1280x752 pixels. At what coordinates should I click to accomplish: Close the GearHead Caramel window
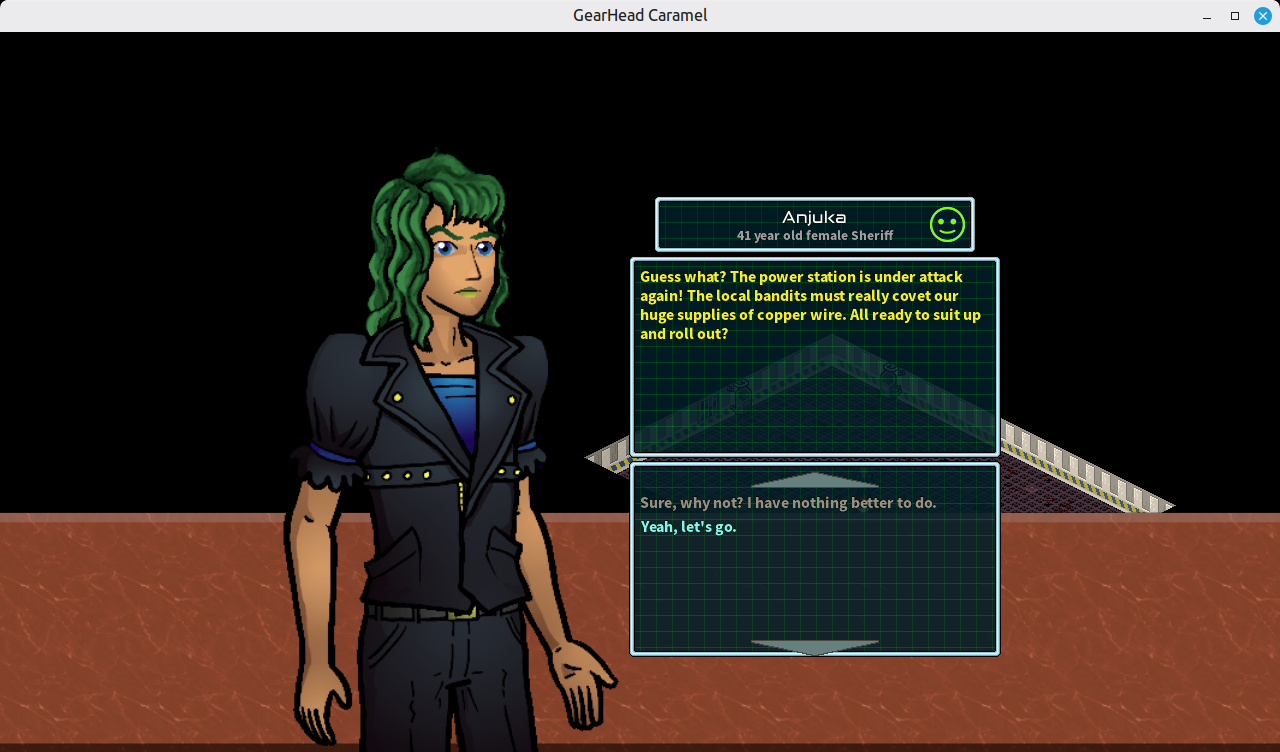pos(1262,16)
